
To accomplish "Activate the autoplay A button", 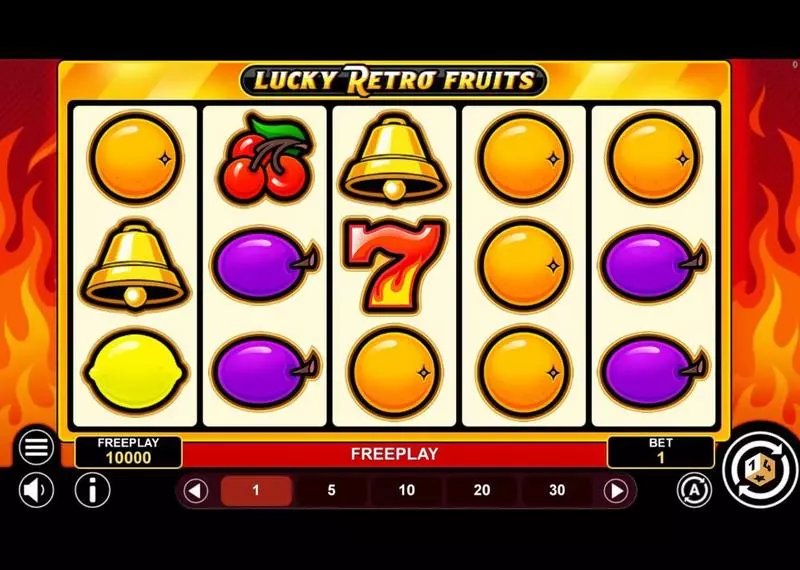I will [693, 490].
